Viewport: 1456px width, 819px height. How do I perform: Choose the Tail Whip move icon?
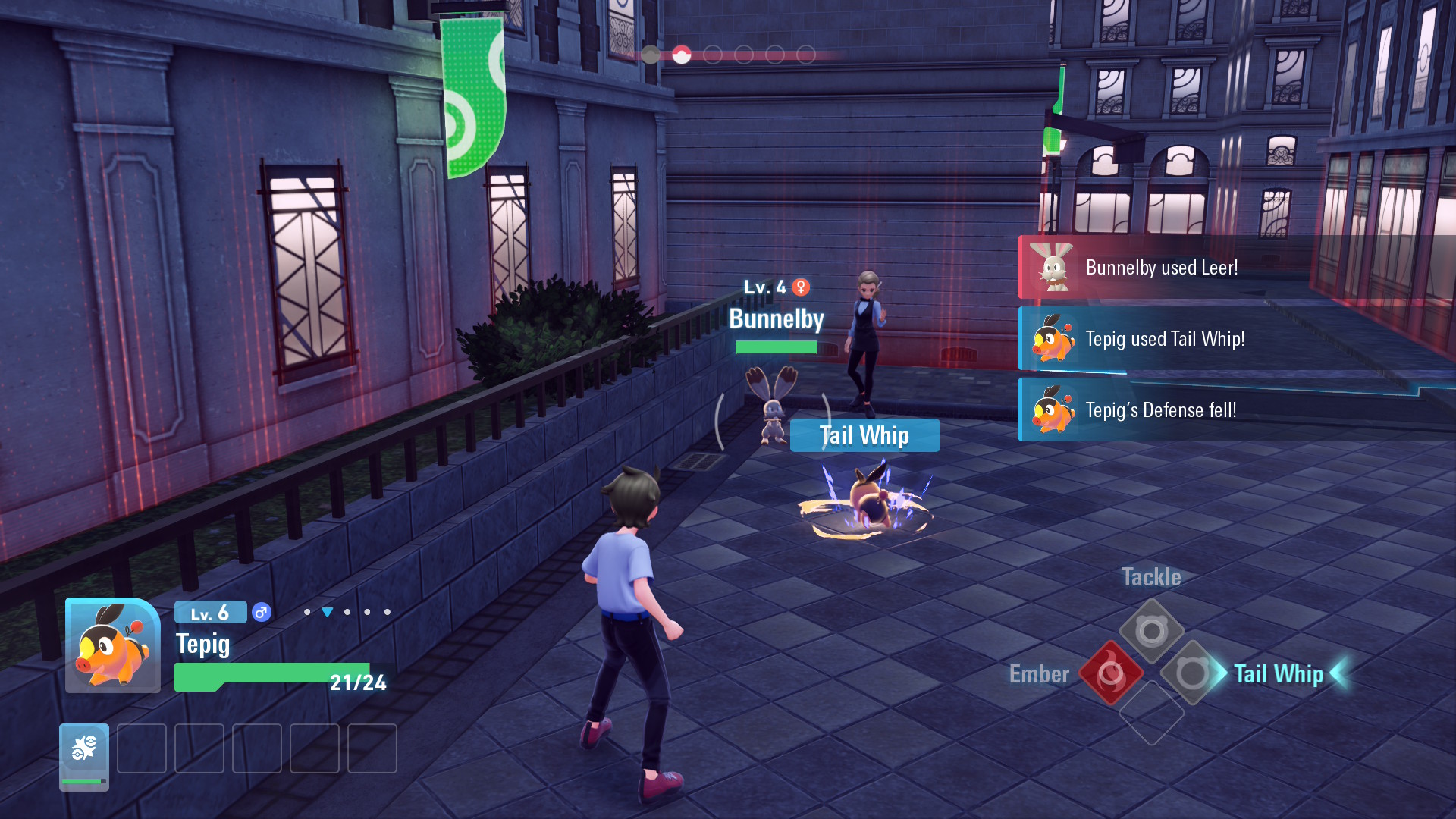click(x=1194, y=674)
